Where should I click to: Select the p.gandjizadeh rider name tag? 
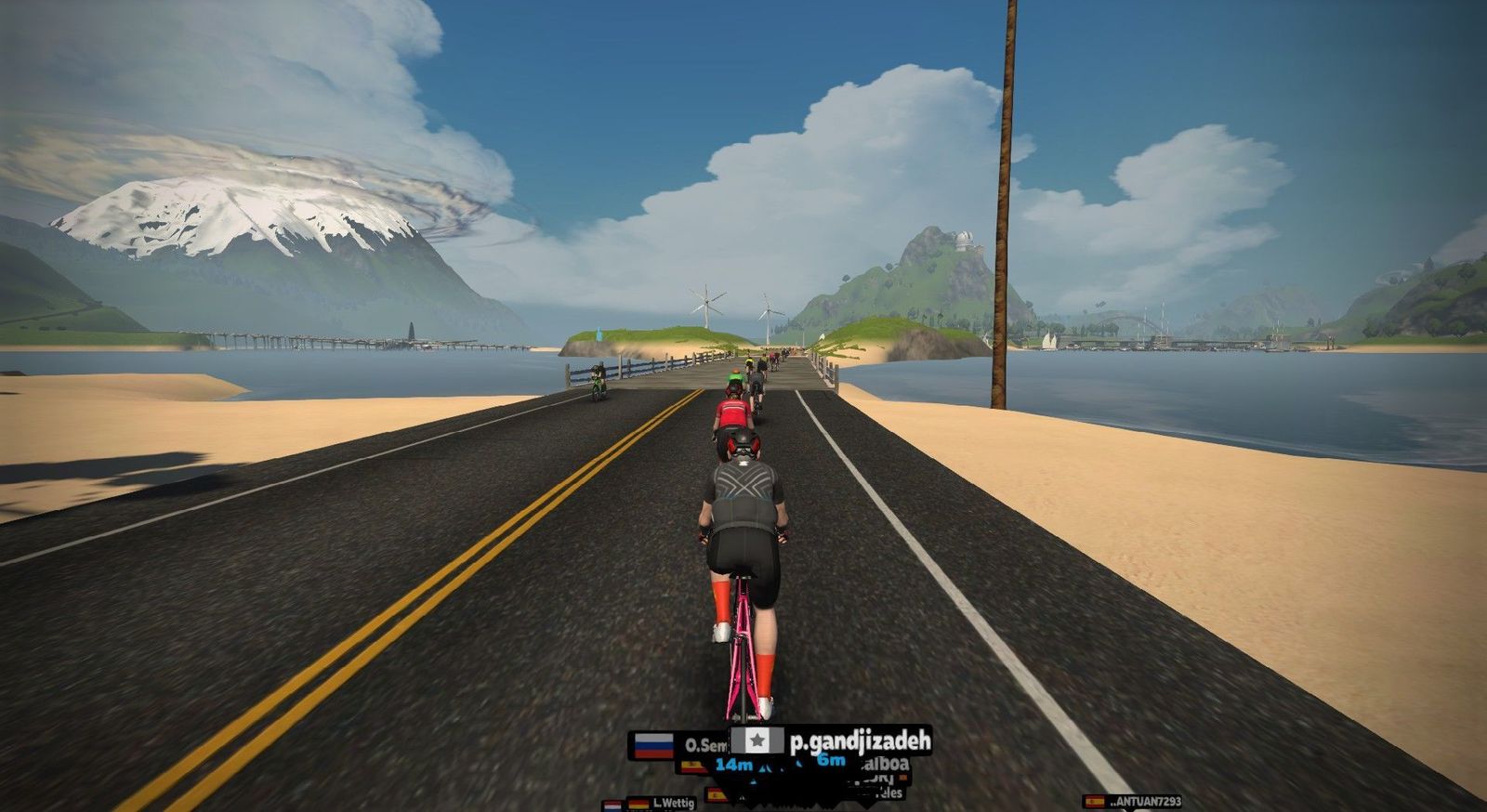[x=832, y=740]
